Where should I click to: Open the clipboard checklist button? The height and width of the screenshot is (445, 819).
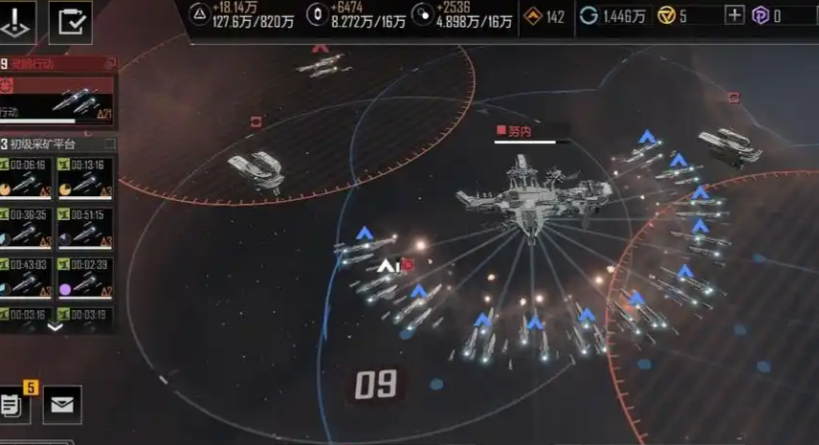(x=70, y=22)
